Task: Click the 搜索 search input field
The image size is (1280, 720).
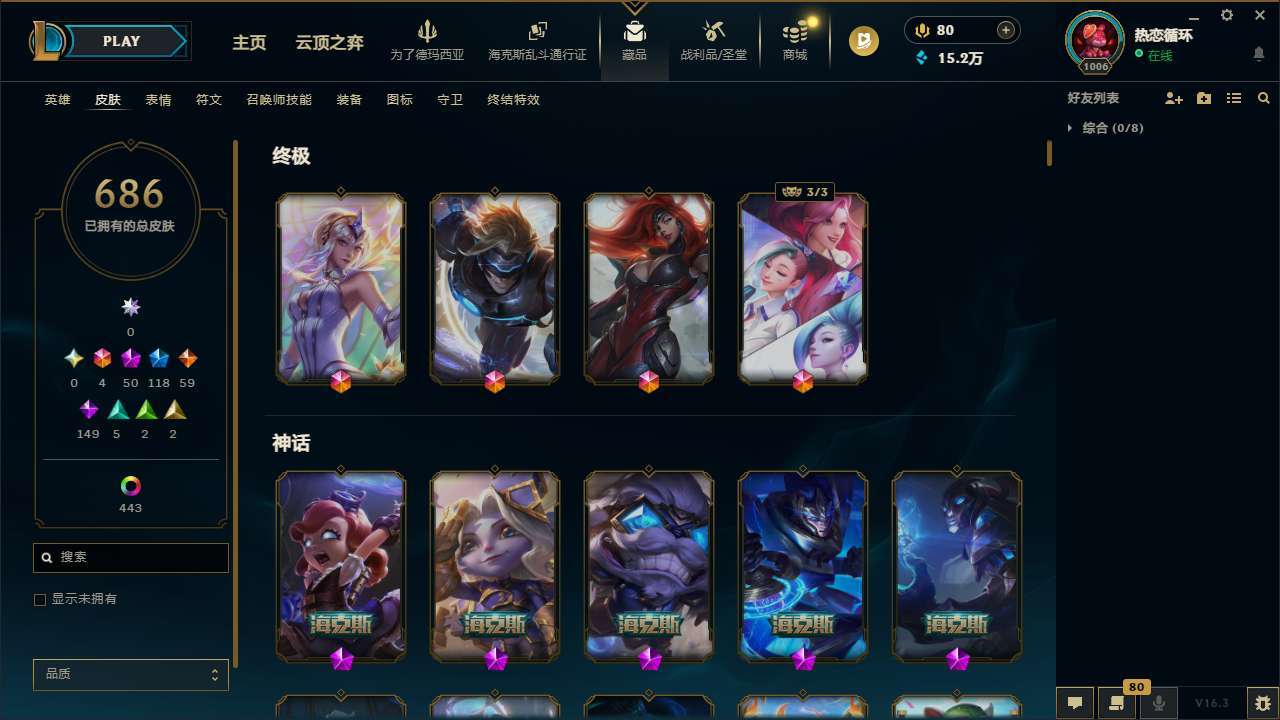Action: (x=130, y=557)
